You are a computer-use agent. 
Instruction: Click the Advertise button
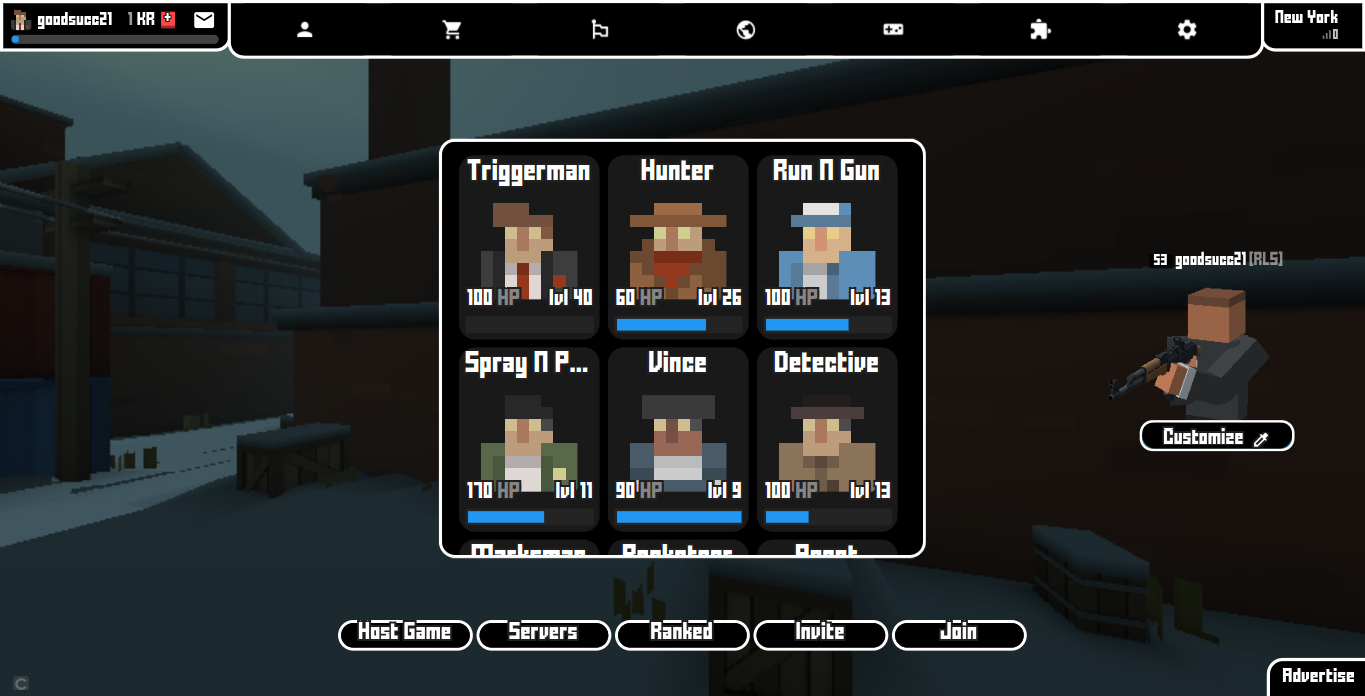(x=1318, y=676)
